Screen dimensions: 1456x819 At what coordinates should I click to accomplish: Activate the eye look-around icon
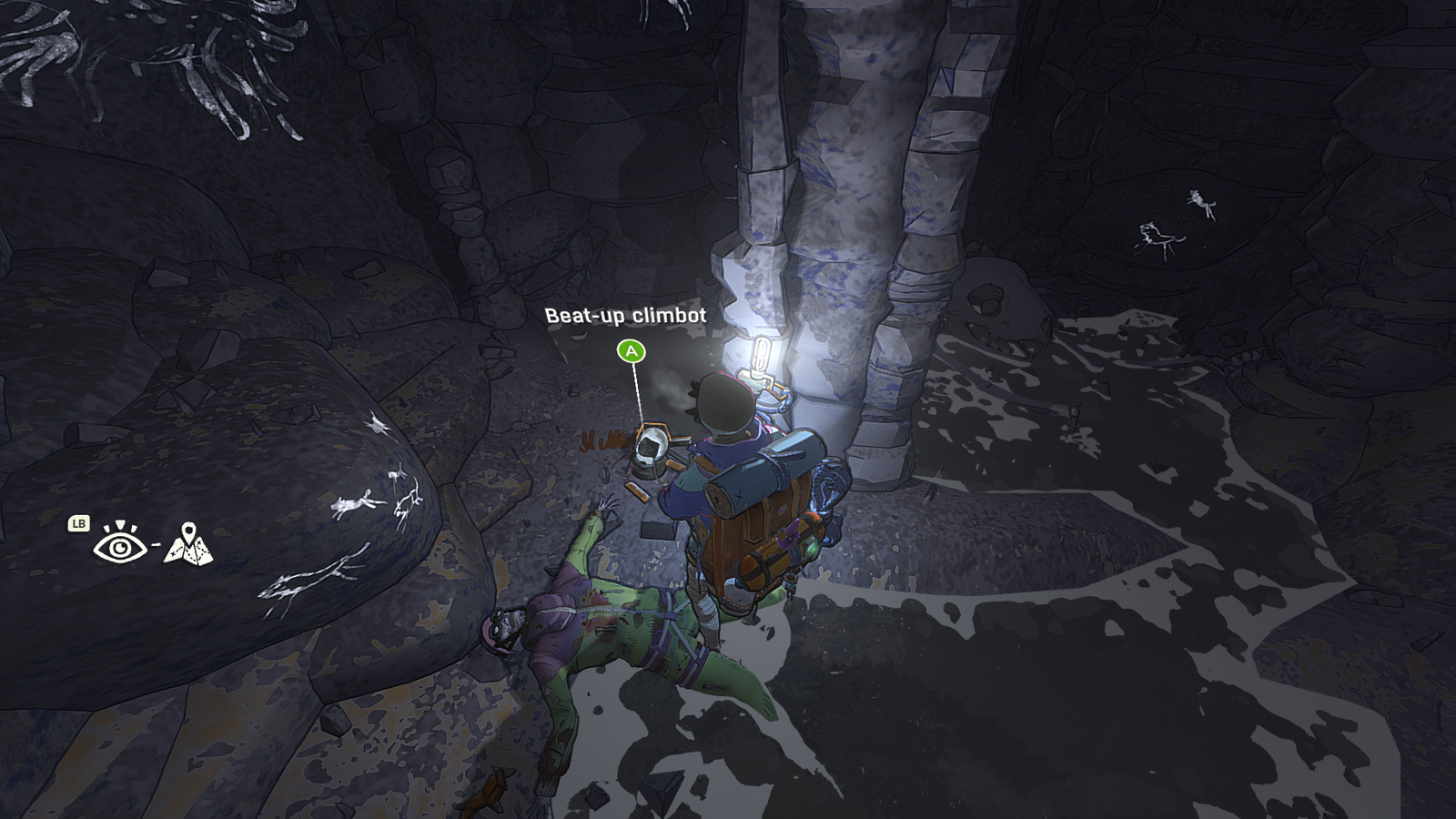pyautogui.click(x=119, y=546)
